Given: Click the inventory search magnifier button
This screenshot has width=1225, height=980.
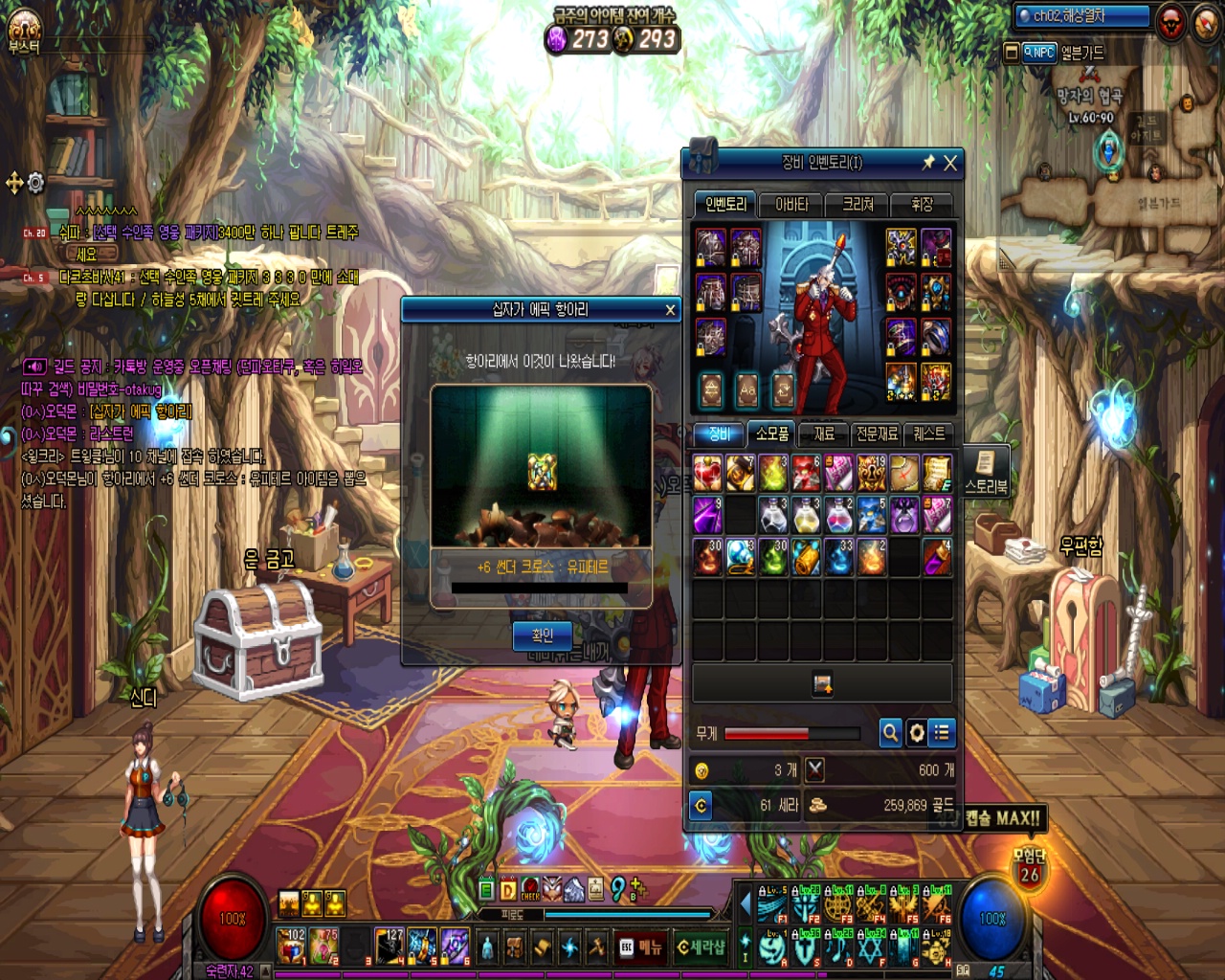Looking at the screenshot, I should pyautogui.click(x=890, y=733).
